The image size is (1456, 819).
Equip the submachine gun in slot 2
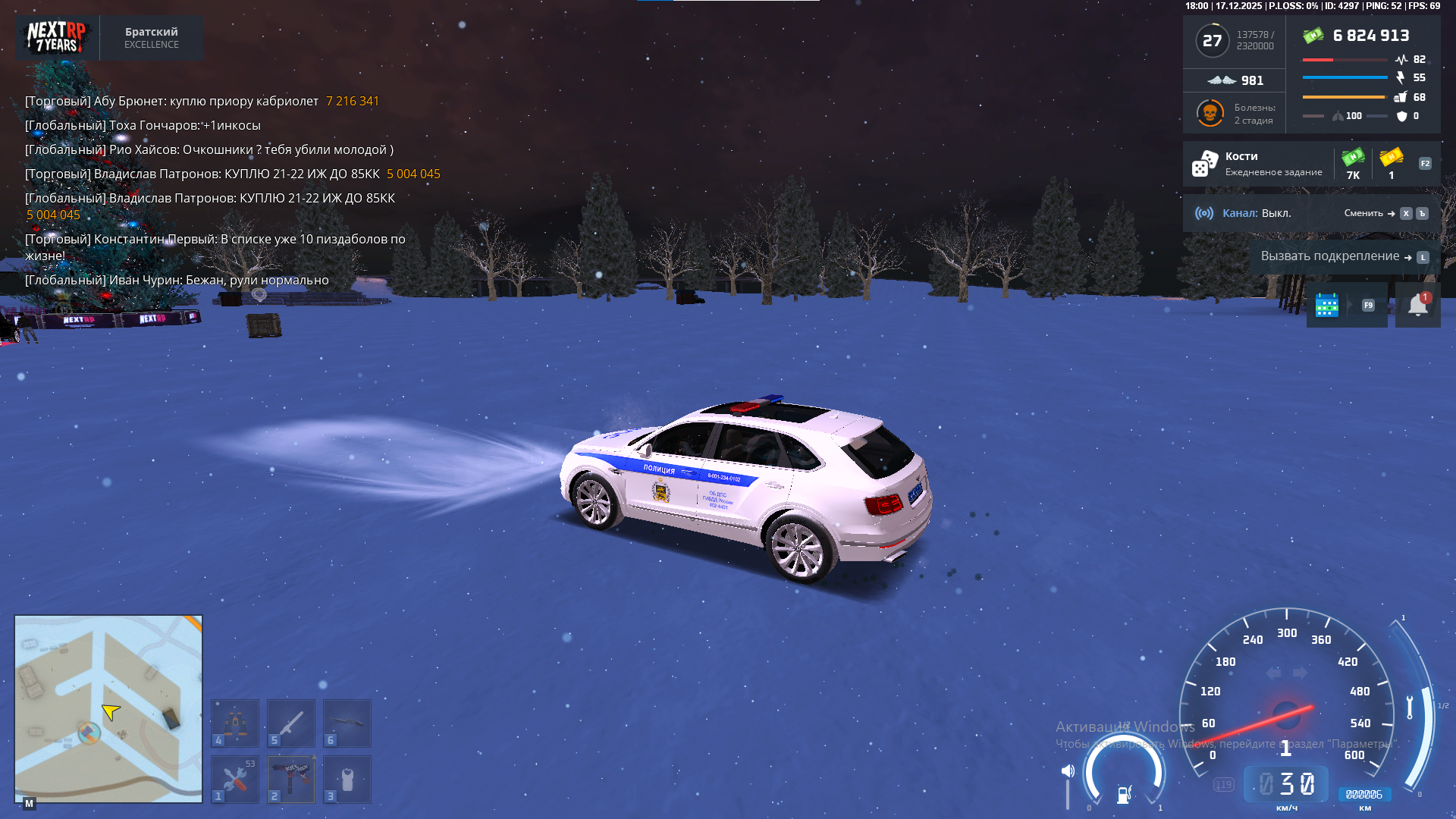tap(291, 779)
